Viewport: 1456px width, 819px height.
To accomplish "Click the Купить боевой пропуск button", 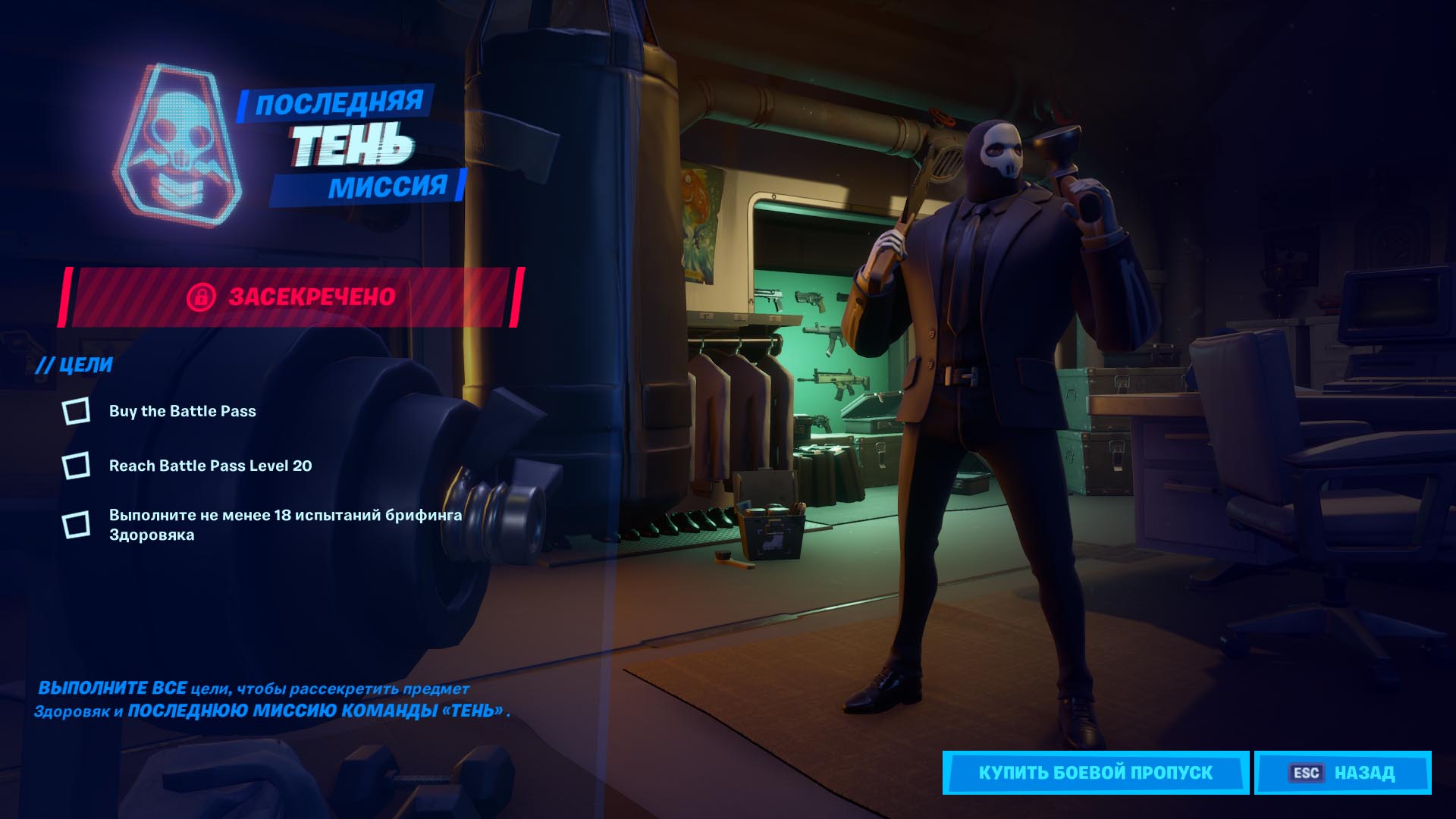I will click(1095, 773).
